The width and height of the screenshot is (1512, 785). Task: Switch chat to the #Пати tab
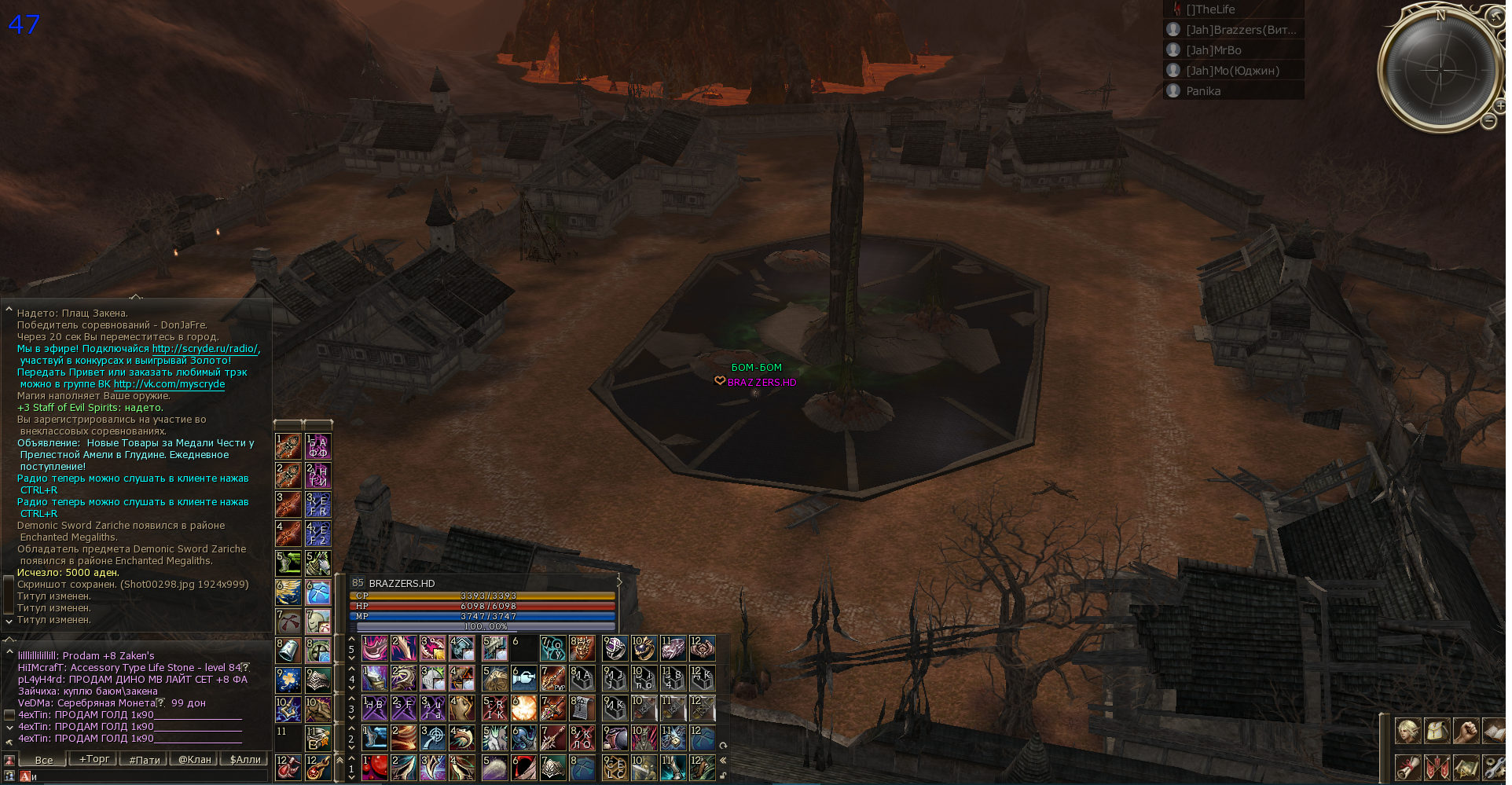145,759
